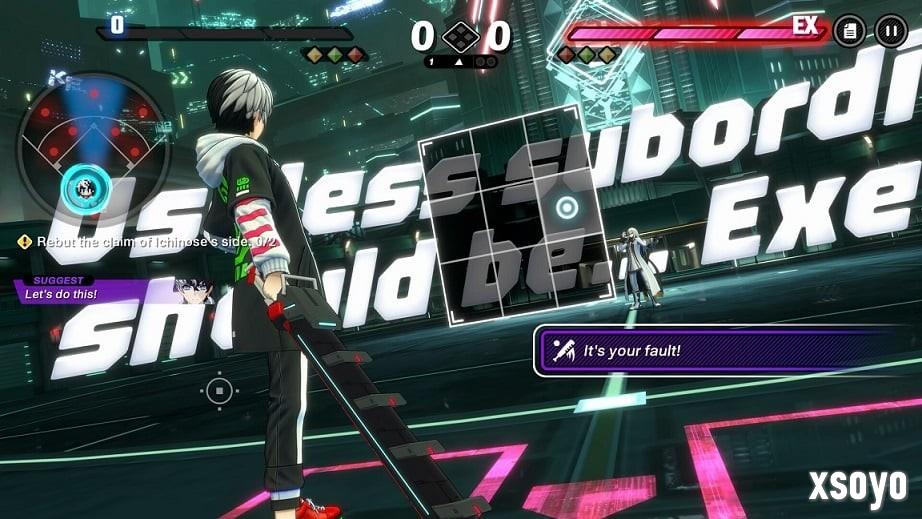Select the character portrait on the radar
This screenshot has height=519, width=922.
tap(86, 186)
